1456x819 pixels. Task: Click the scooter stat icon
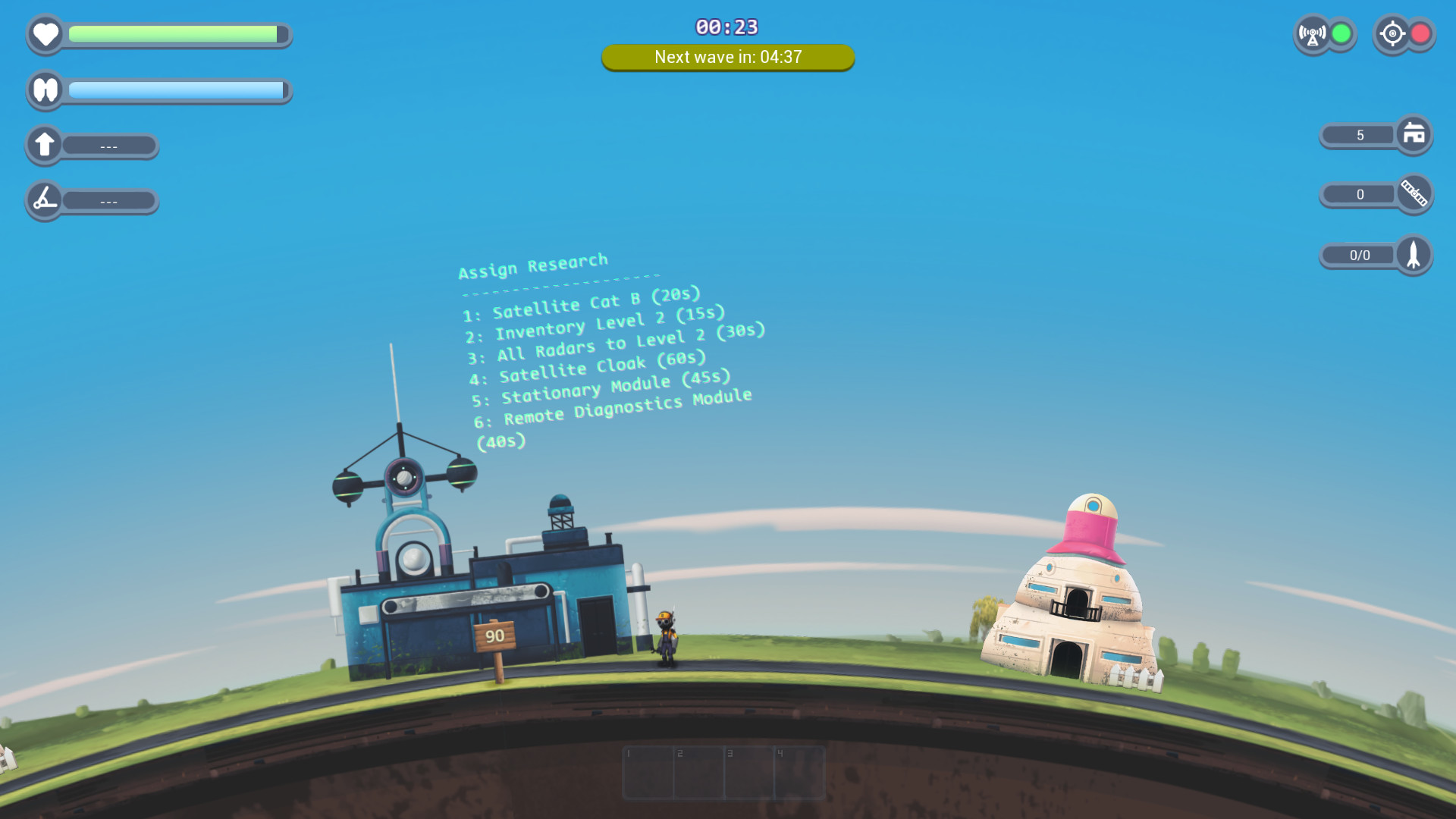[x=44, y=200]
